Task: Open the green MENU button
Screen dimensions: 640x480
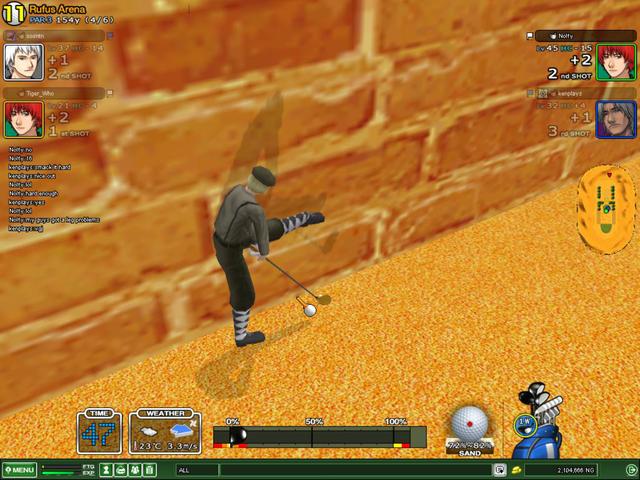Action: (x=20, y=470)
